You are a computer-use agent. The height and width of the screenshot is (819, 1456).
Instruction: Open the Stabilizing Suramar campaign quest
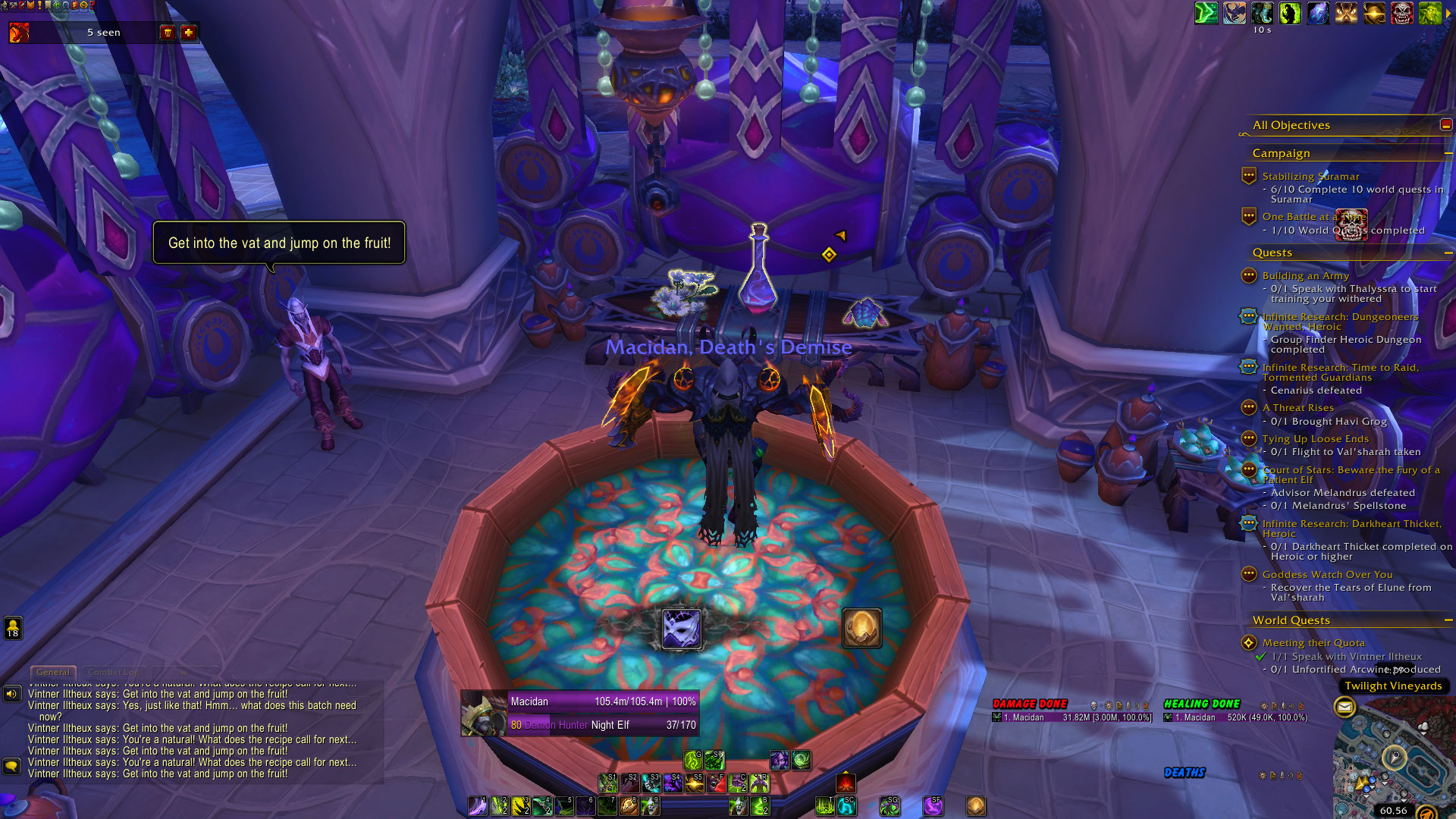tap(1310, 177)
